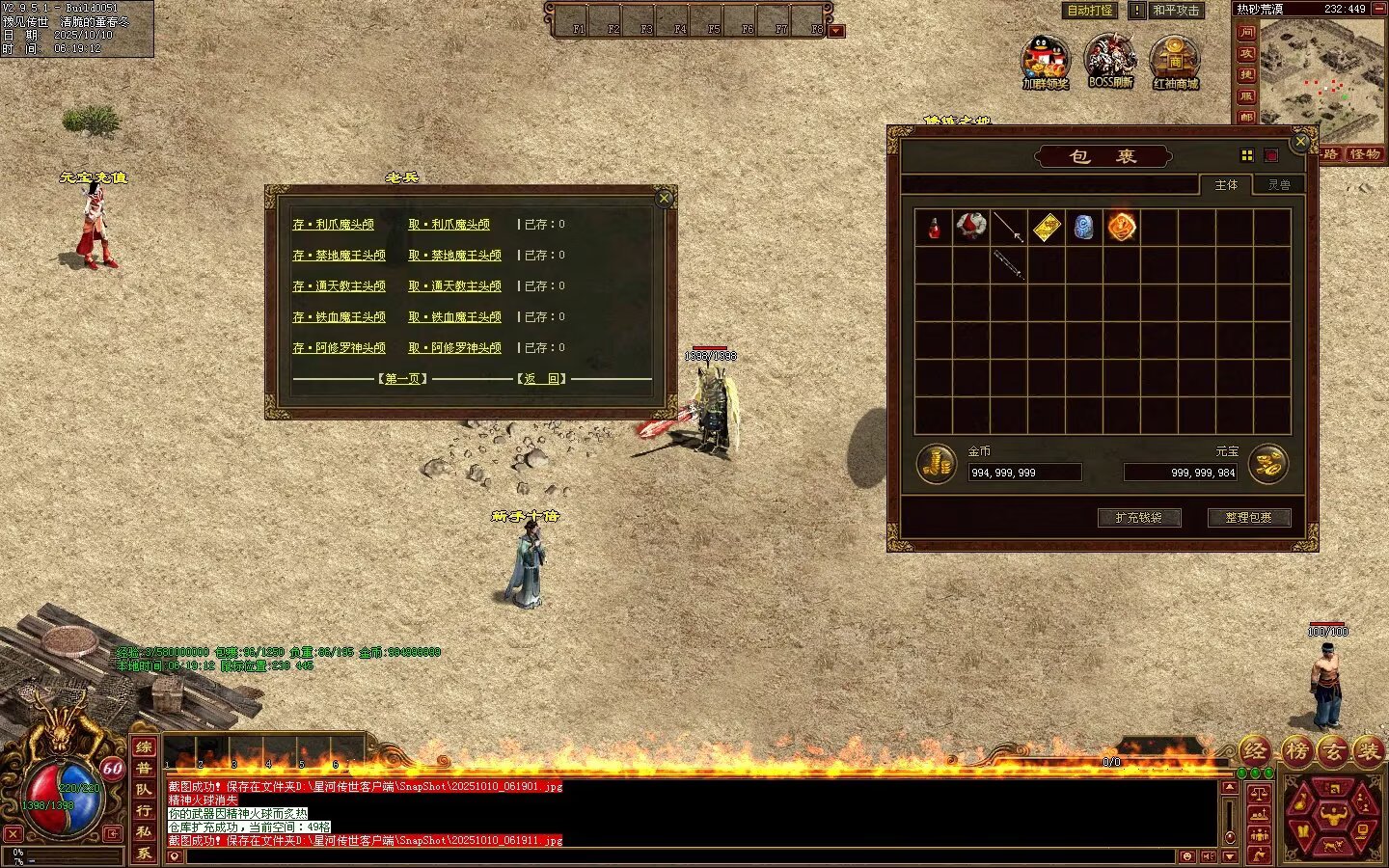The height and width of the screenshot is (868, 1389).
Task: Choose 返回 in the dialogue panel
Action: coord(541,379)
